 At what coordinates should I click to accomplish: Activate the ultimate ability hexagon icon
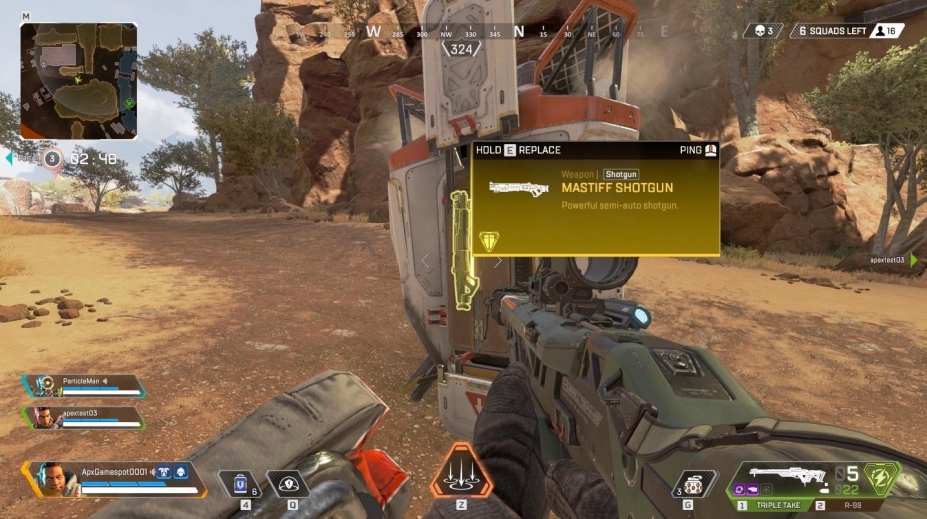point(461,471)
